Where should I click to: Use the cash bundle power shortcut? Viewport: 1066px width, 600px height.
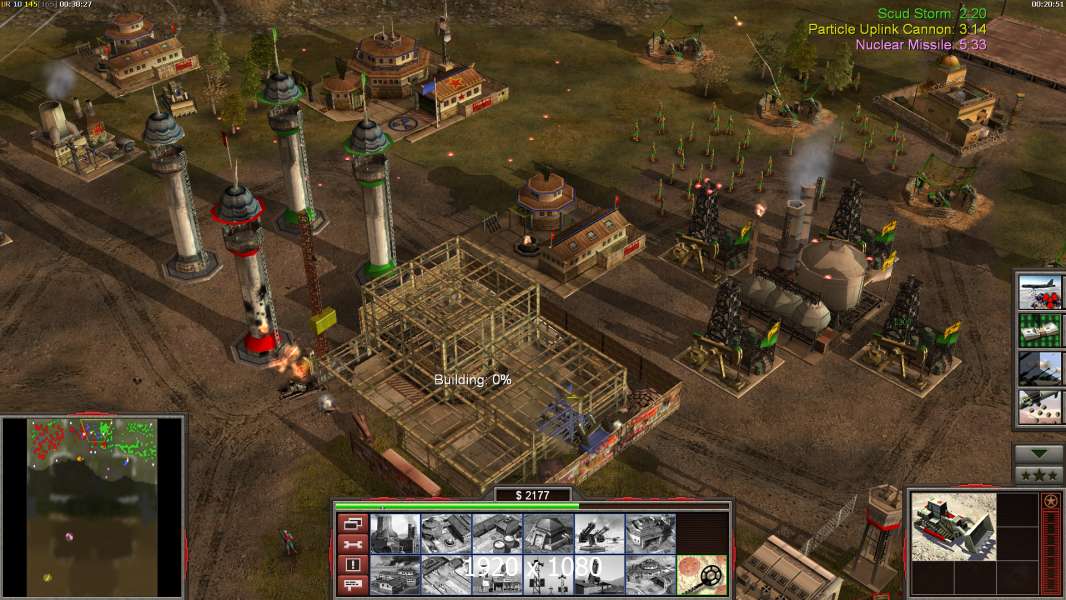point(1039,330)
